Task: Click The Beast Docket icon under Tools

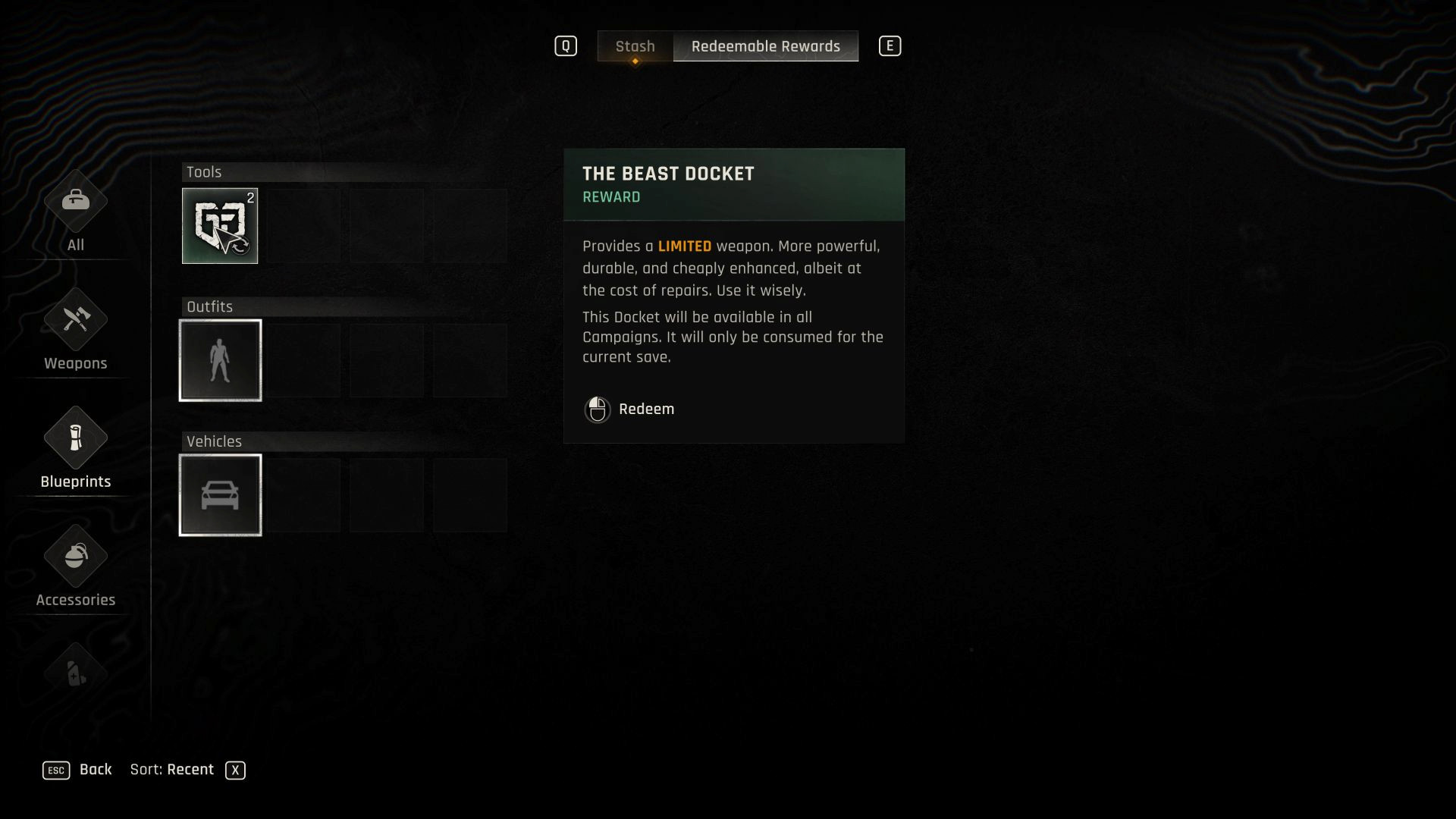Action: (220, 225)
